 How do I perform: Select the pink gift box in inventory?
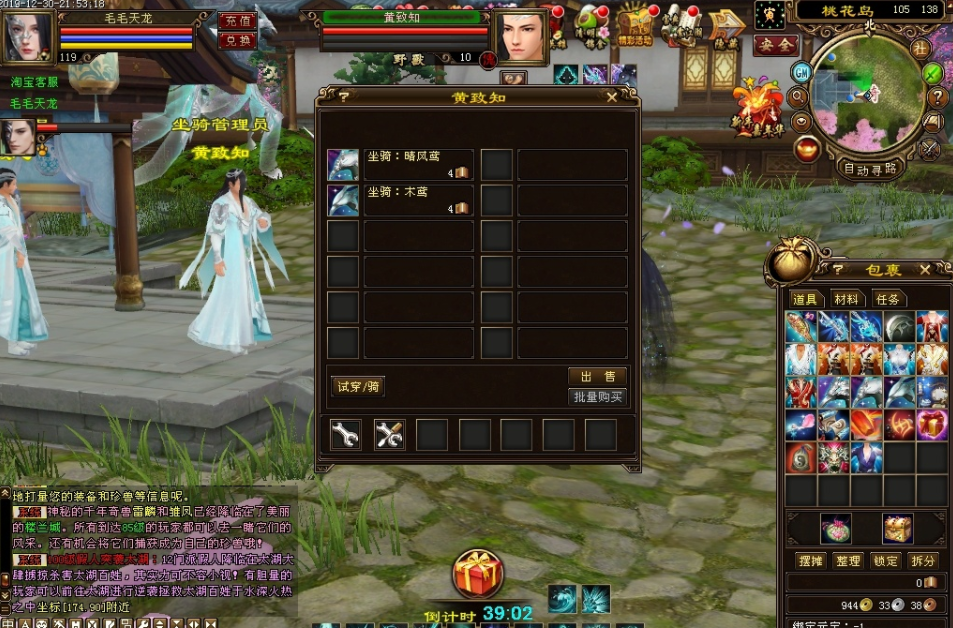(932, 425)
